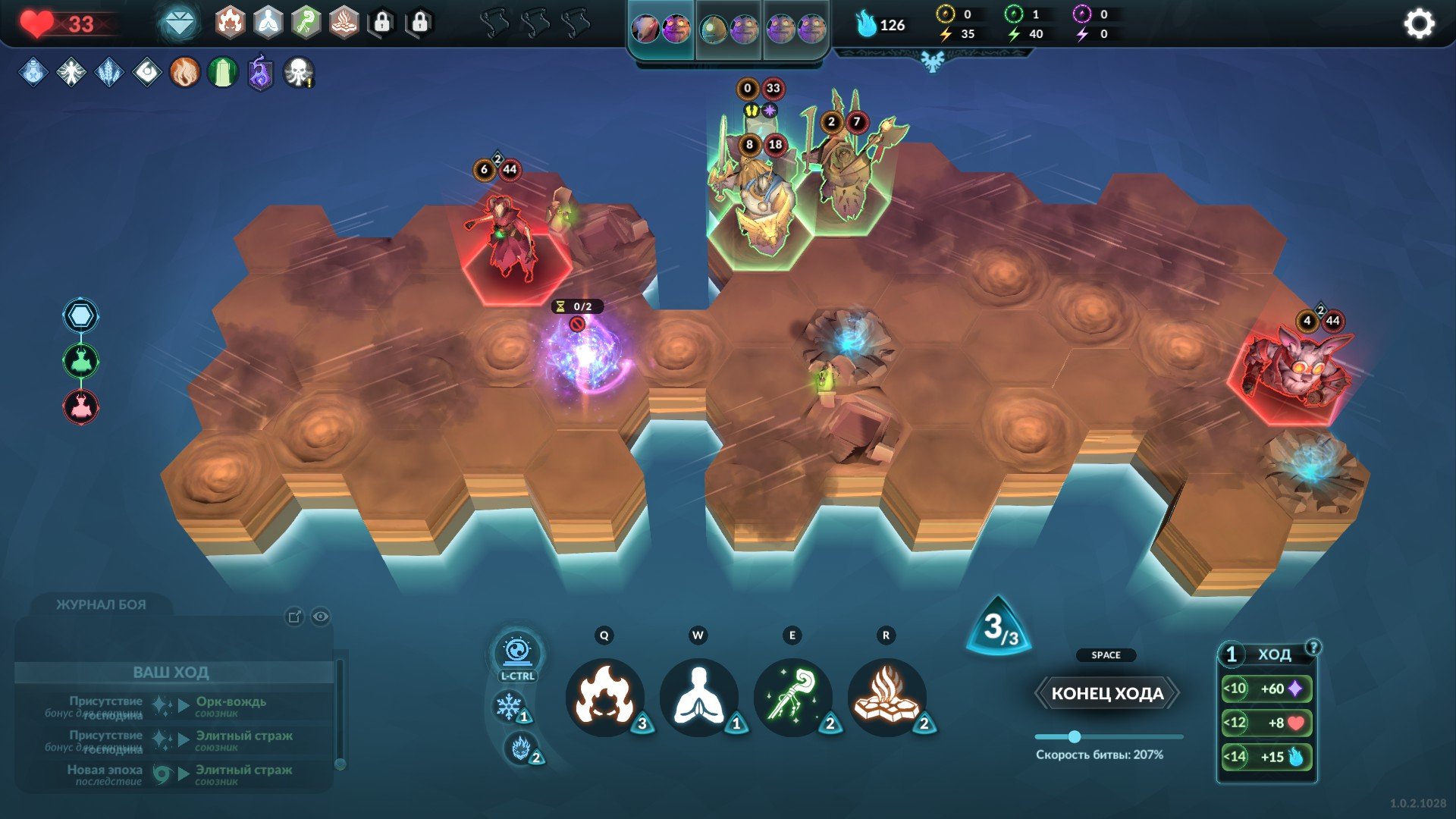Inspect the skull-octopus status icon
The height and width of the screenshot is (819, 1456).
coord(298,73)
